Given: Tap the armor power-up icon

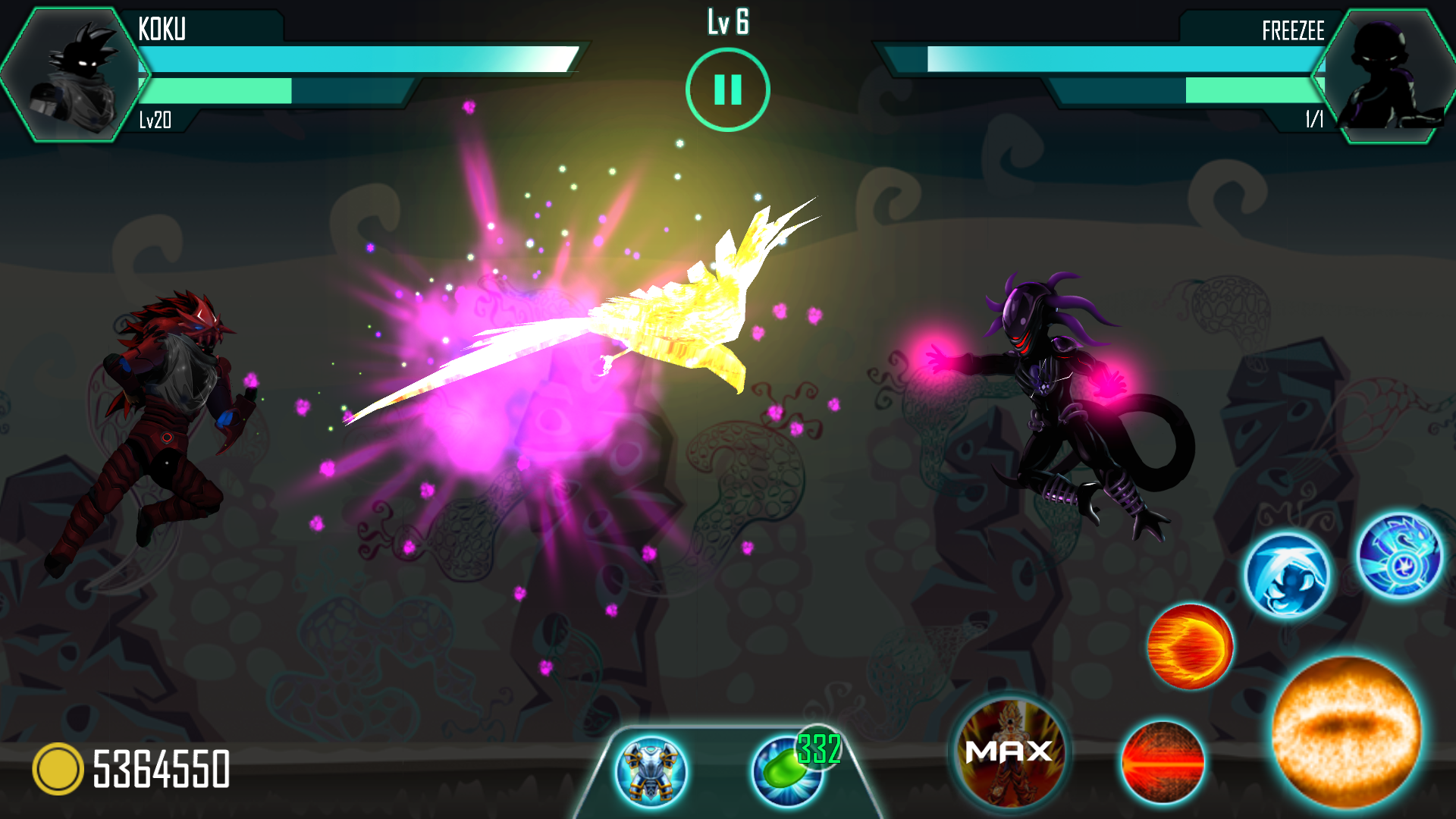Looking at the screenshot, I should point(651,771).
